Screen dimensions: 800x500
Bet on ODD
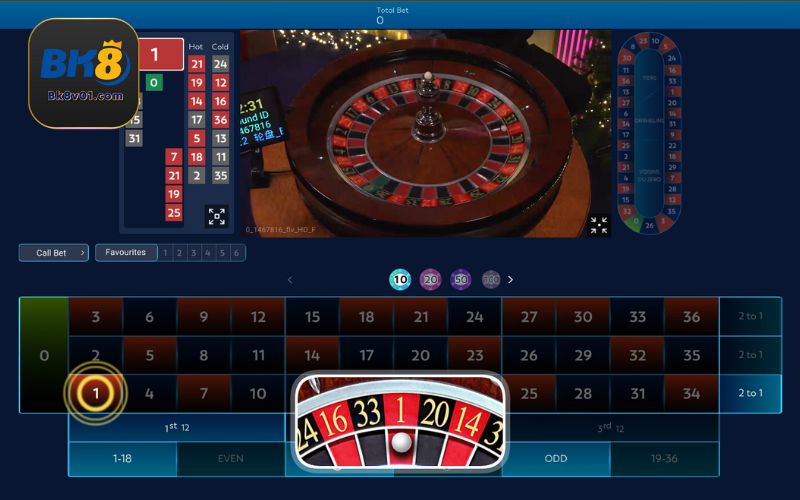556,459
